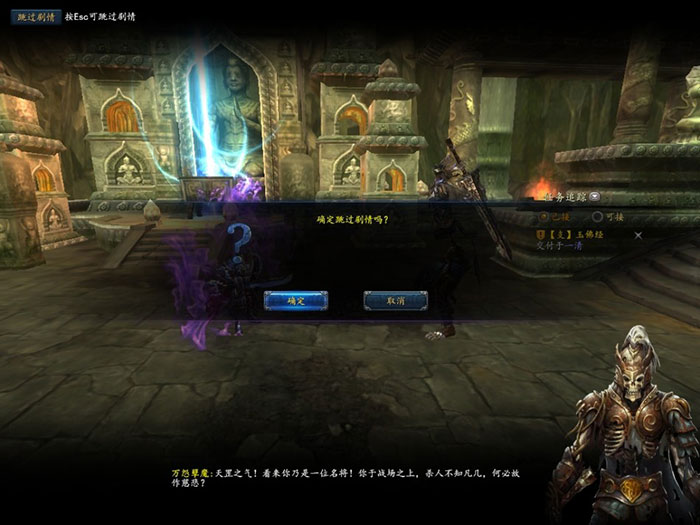Confirm skipping the cutscene with 确定
The width and height of the screenshot is (700, 525).
tap(295, 300)
